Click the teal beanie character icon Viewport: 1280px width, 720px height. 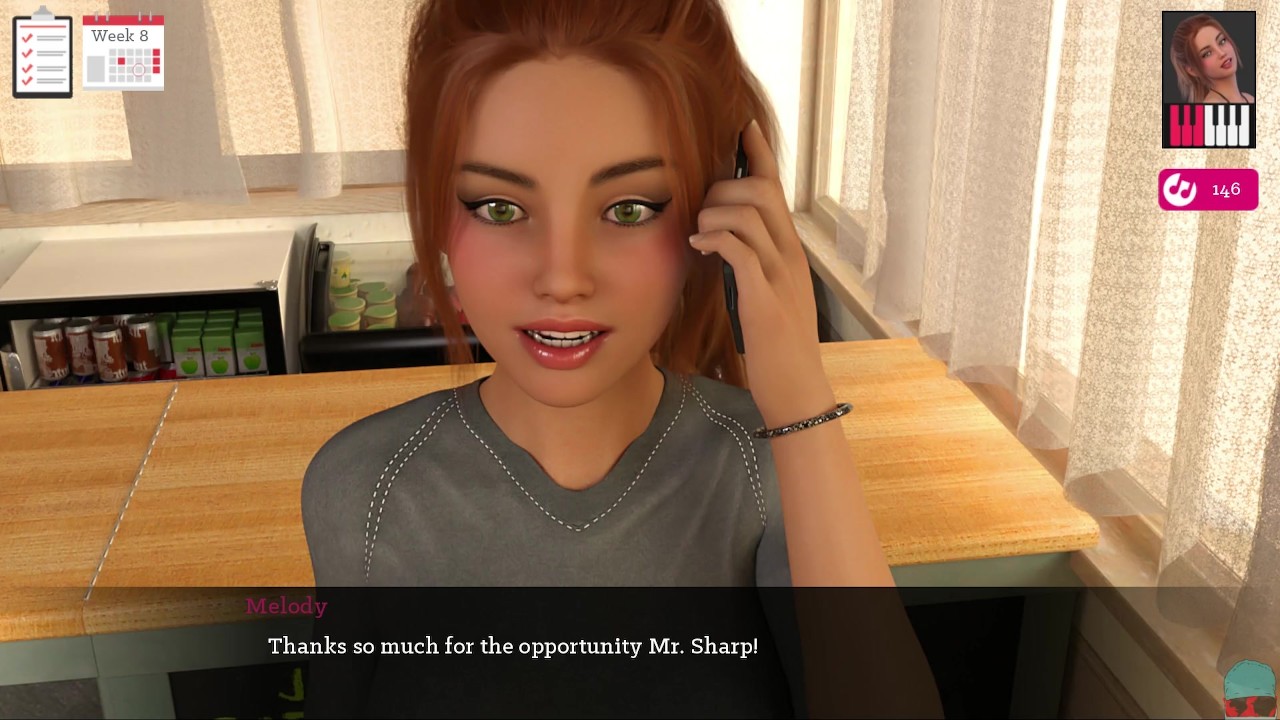[1250, 688]
